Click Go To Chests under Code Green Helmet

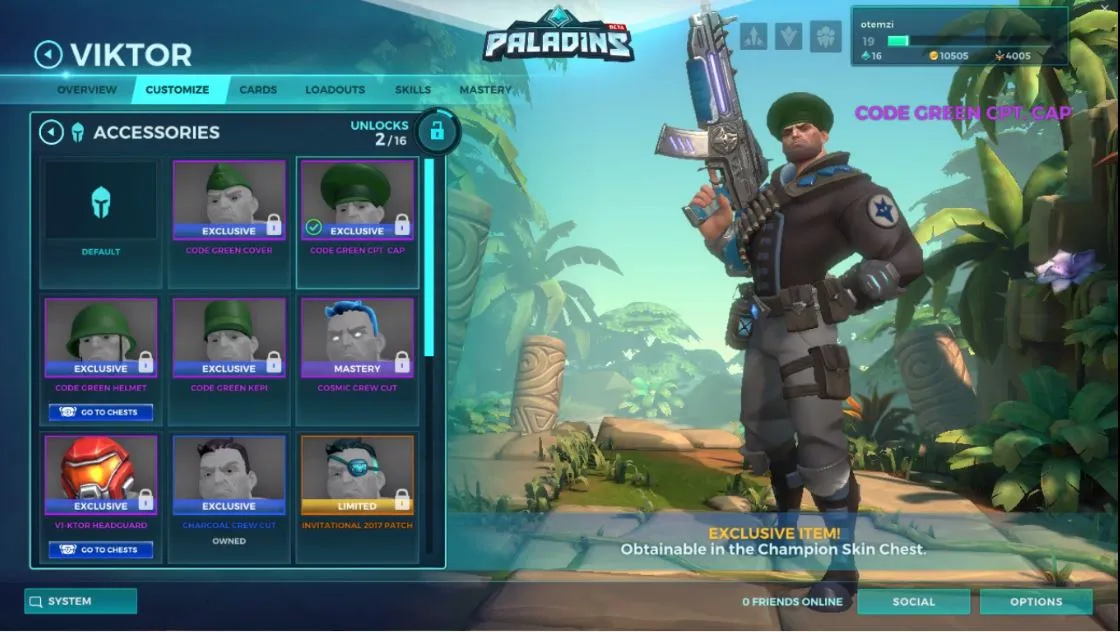click(101, 412)
